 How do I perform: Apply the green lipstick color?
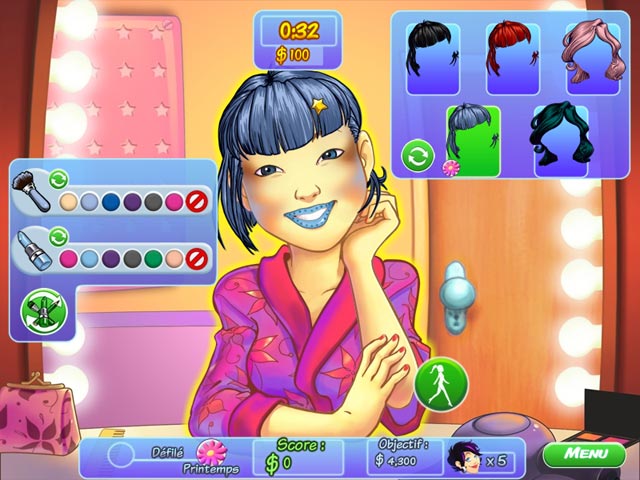(x=154, y=258)
